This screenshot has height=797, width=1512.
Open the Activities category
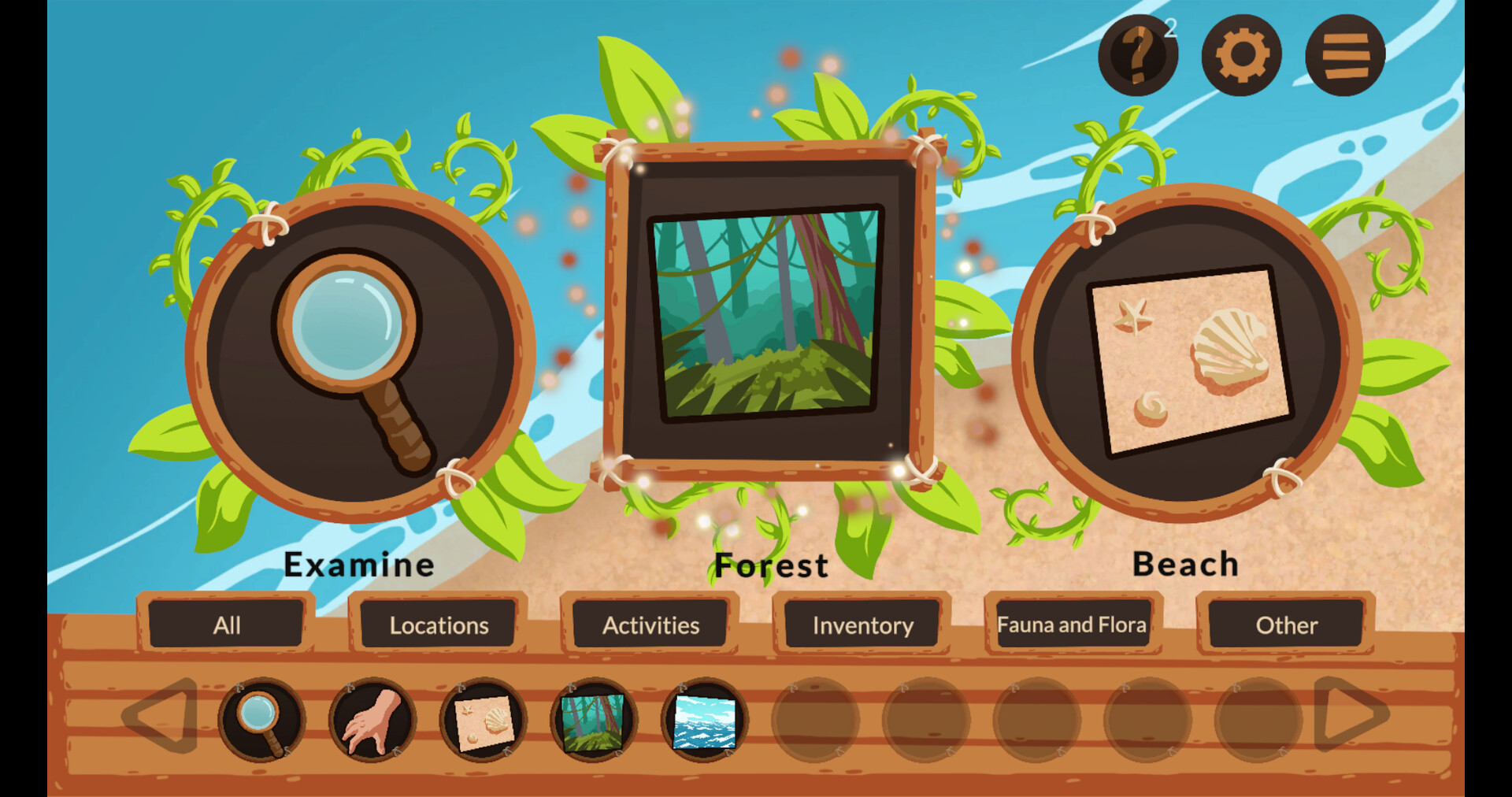(650, 625)
